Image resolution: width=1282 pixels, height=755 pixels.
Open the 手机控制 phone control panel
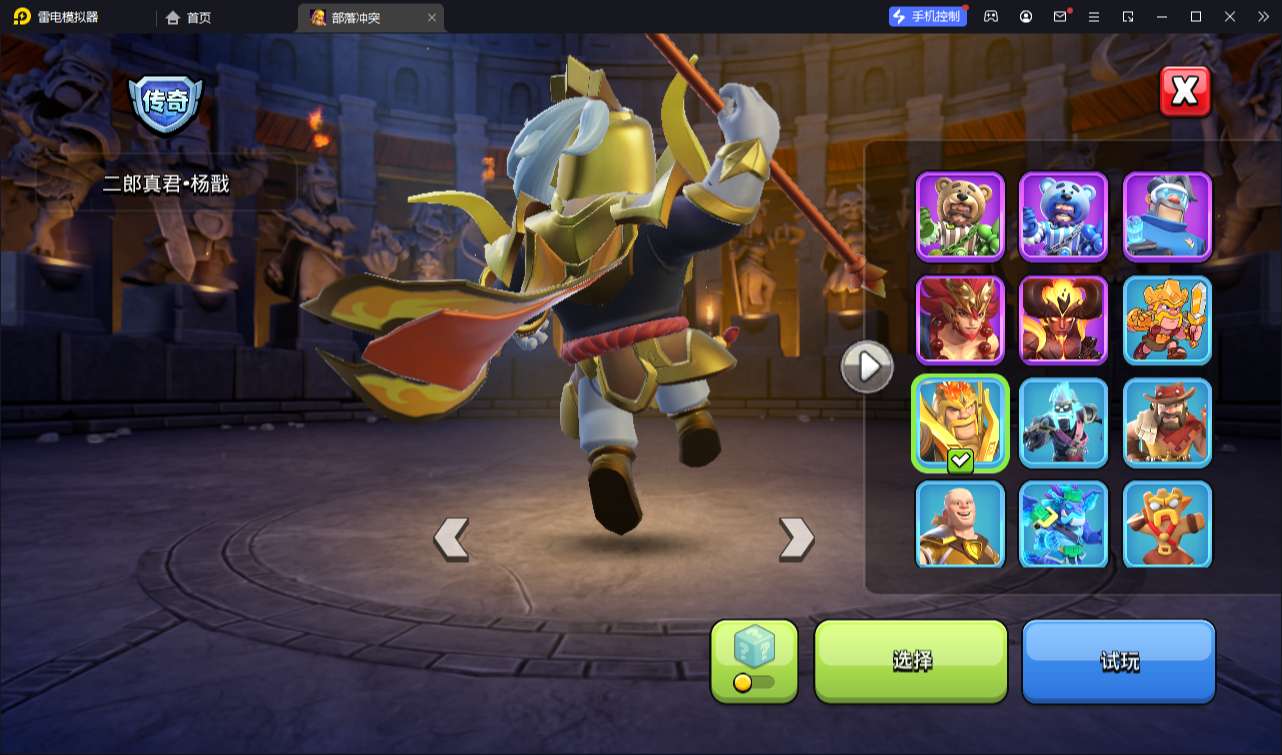click(928, 17)
